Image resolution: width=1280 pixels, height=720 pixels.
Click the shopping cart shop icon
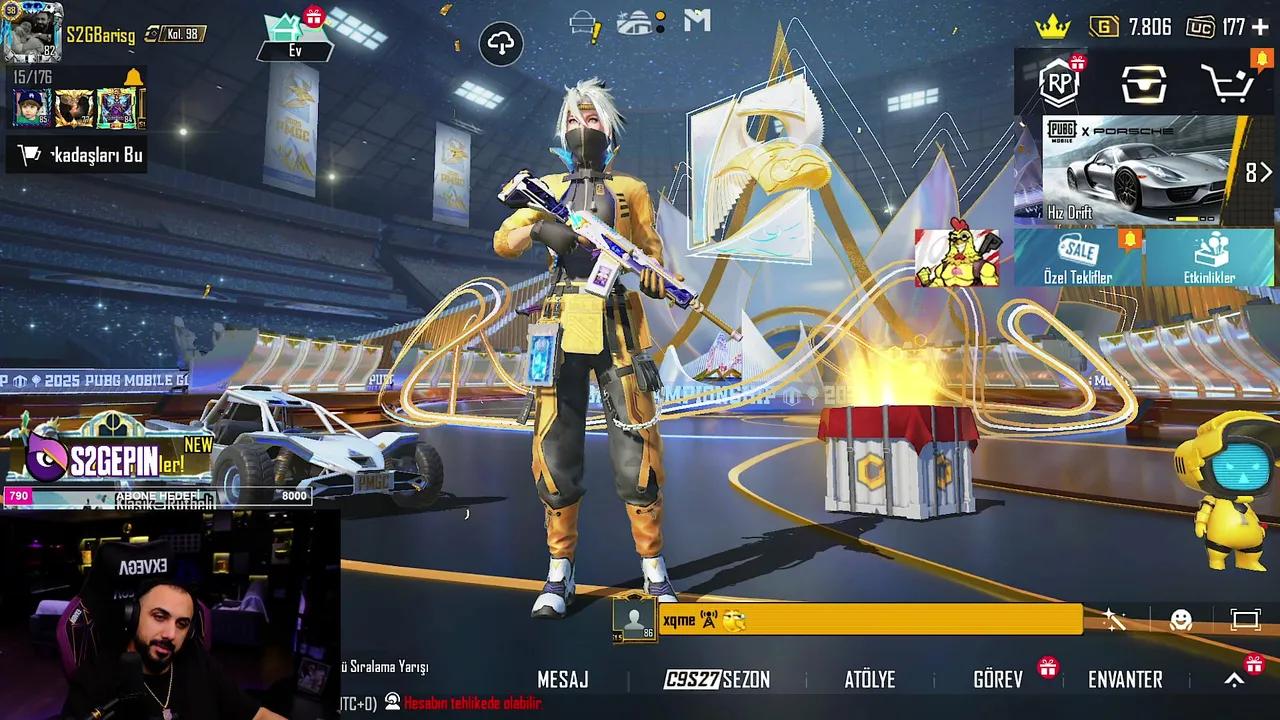(x=1227, y=85)
